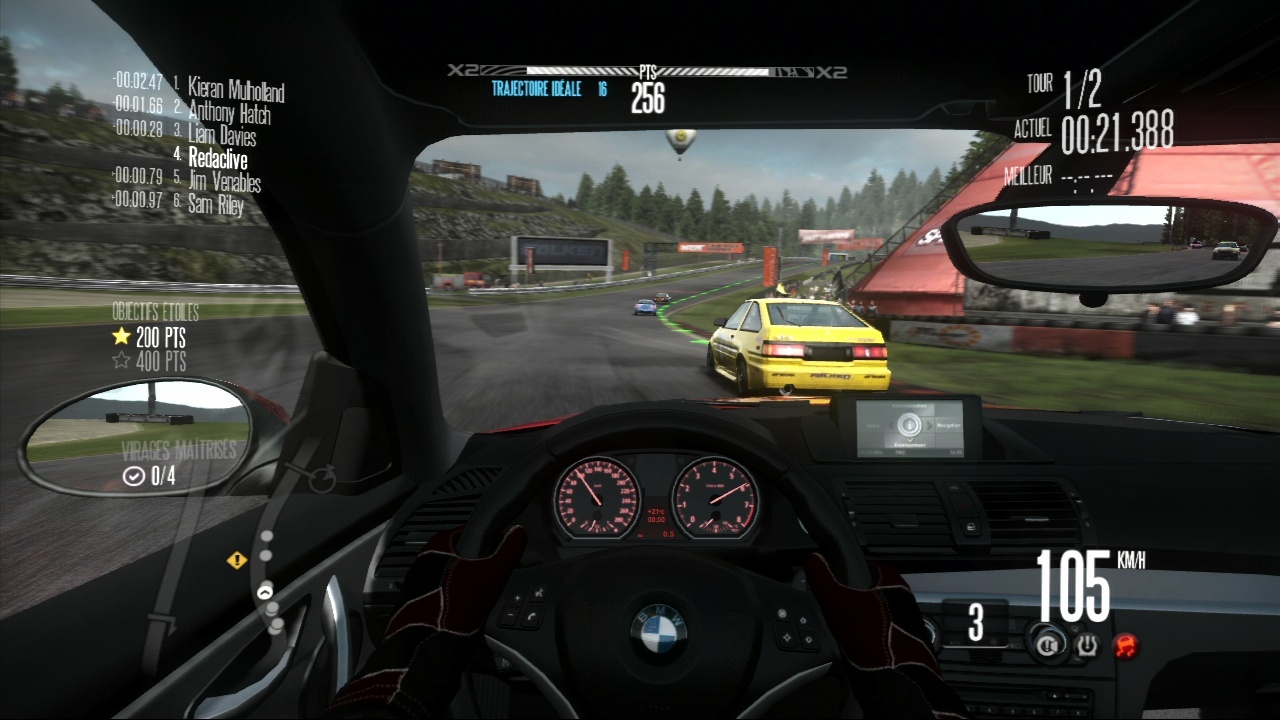Image resolution: width=1280 pixels, height=720 pixels.
Task: Pick Sam Riley's standings entry
Action: pos(215,205)
